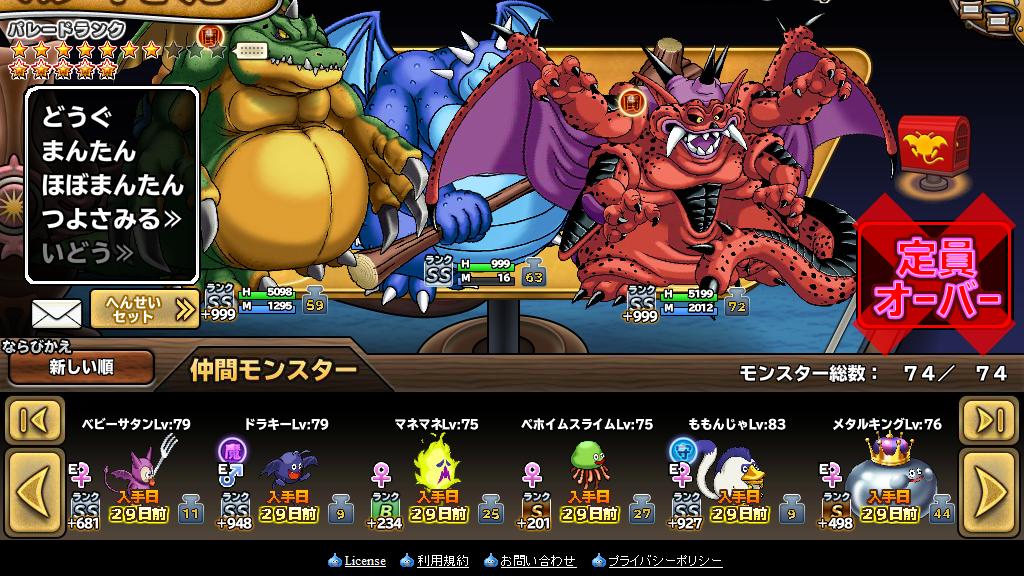Select the ベビーサタン monster

140,478
